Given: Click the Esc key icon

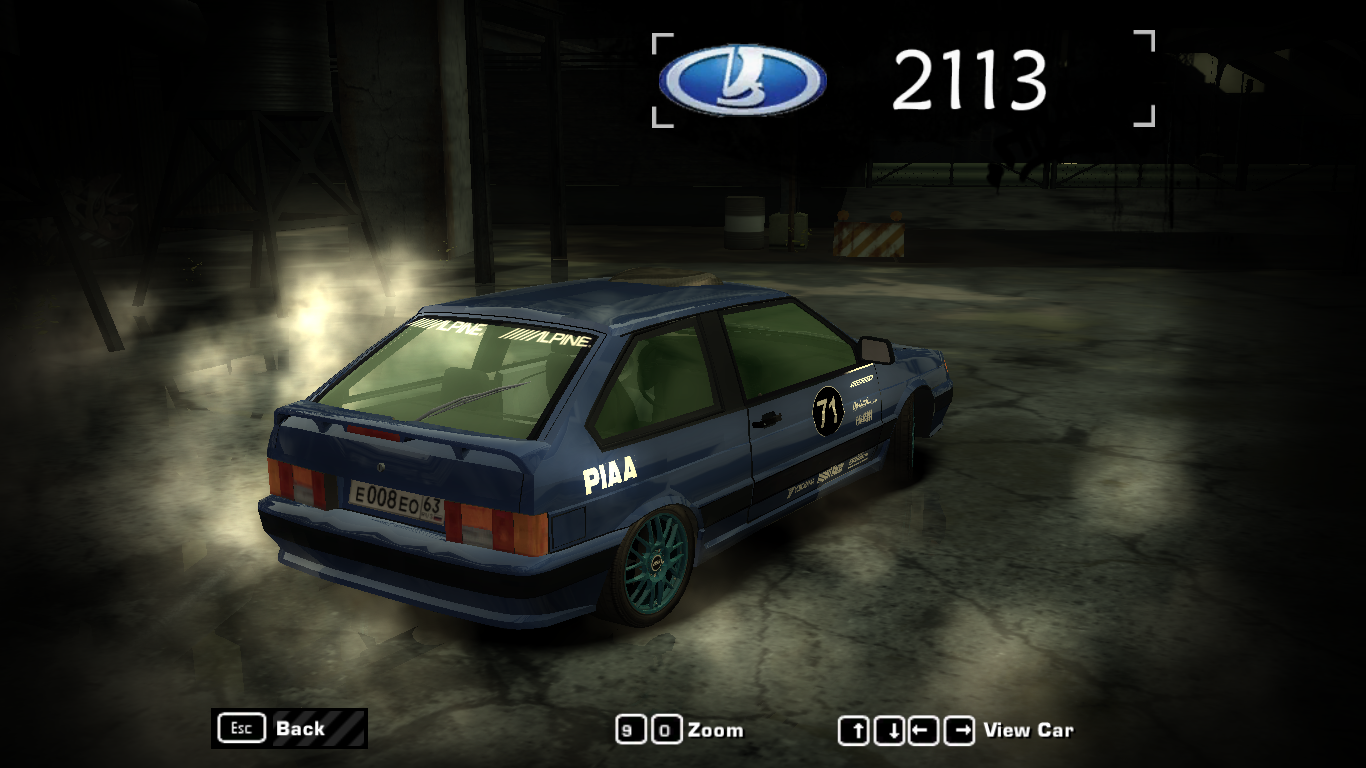Looking at the screenshot, I should click(240, 728).
